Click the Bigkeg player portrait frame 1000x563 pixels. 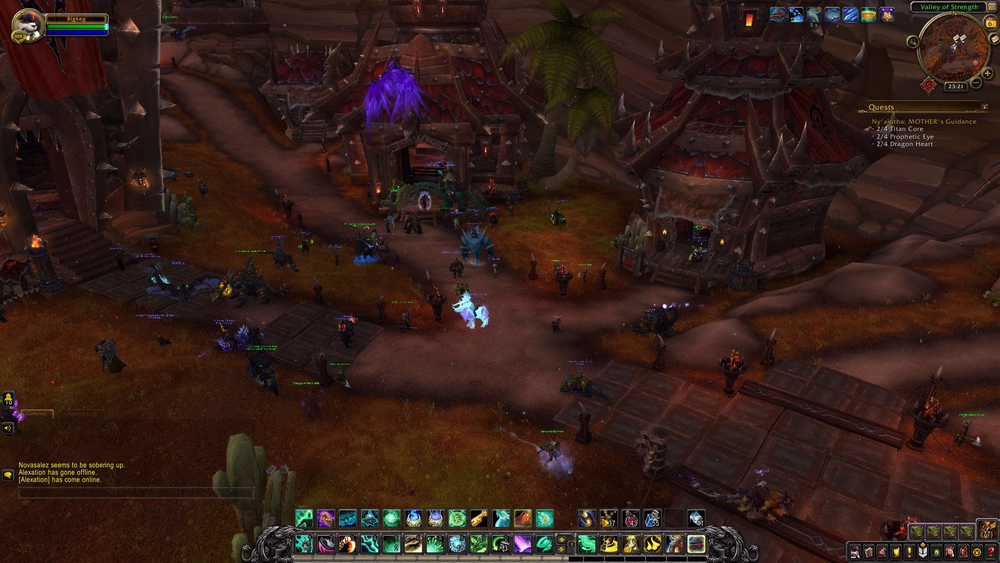(27, 26)
